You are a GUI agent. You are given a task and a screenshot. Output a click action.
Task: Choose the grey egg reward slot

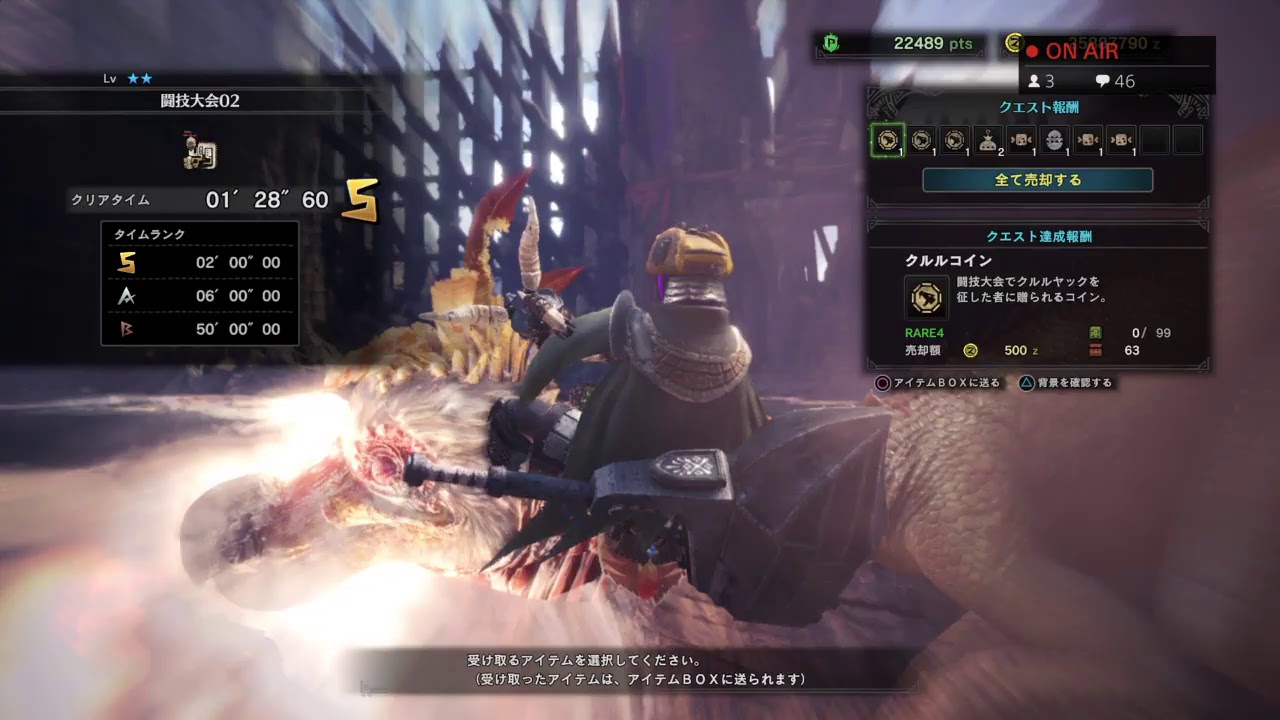1055,140
